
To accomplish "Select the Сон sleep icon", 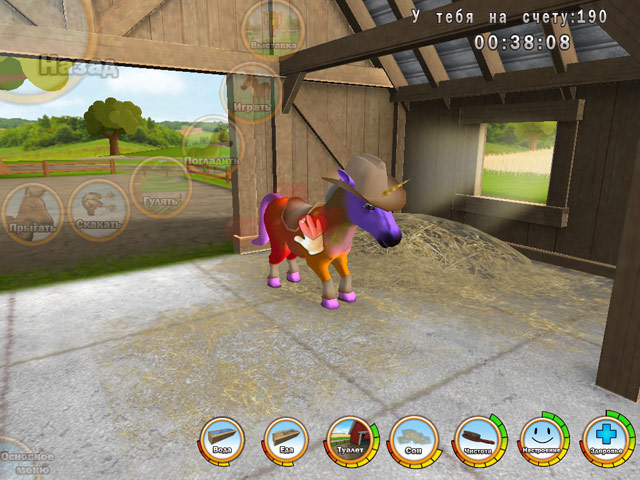I will [x=413, y=440].
